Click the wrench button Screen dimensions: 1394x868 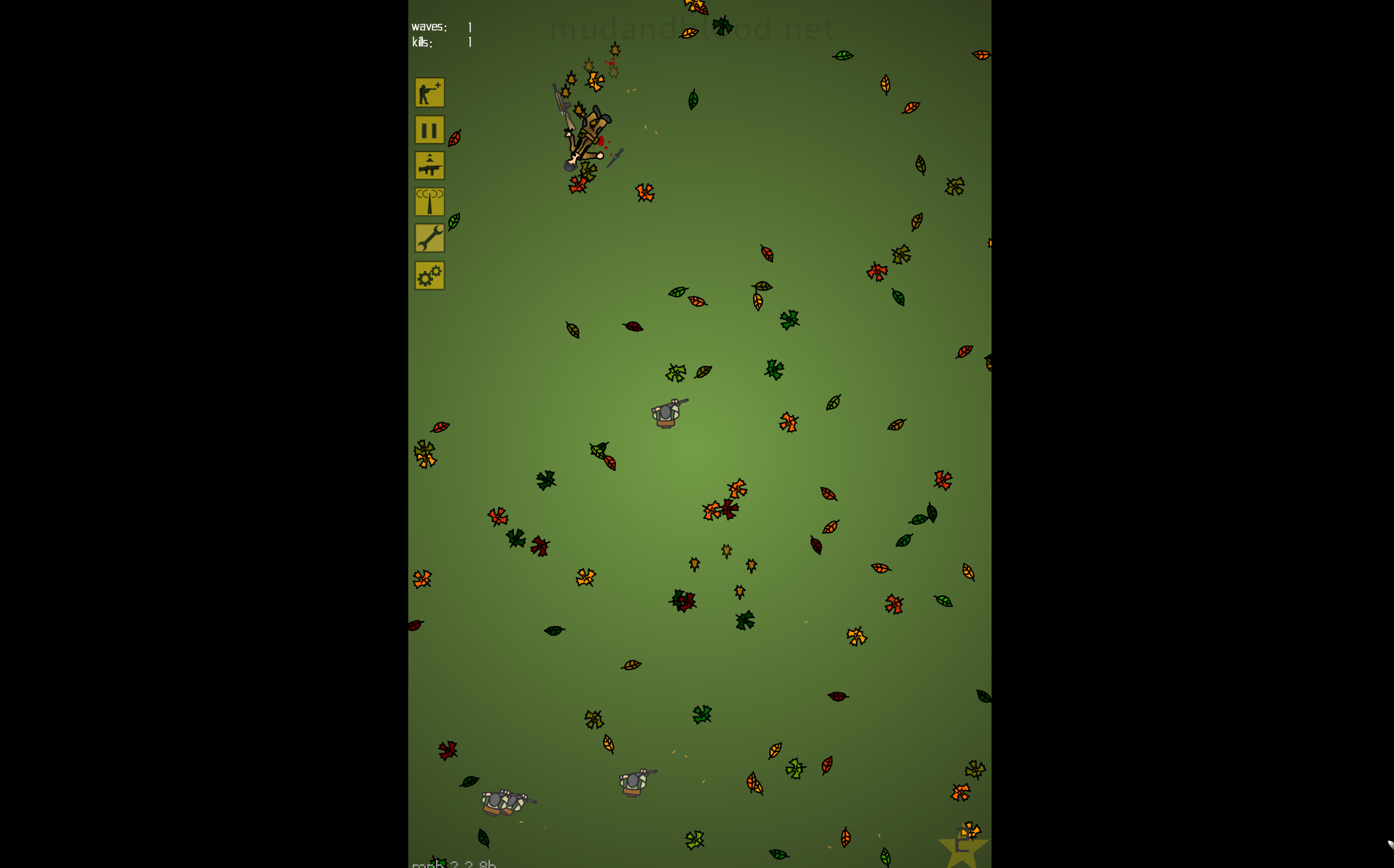[x=429, y=238]
